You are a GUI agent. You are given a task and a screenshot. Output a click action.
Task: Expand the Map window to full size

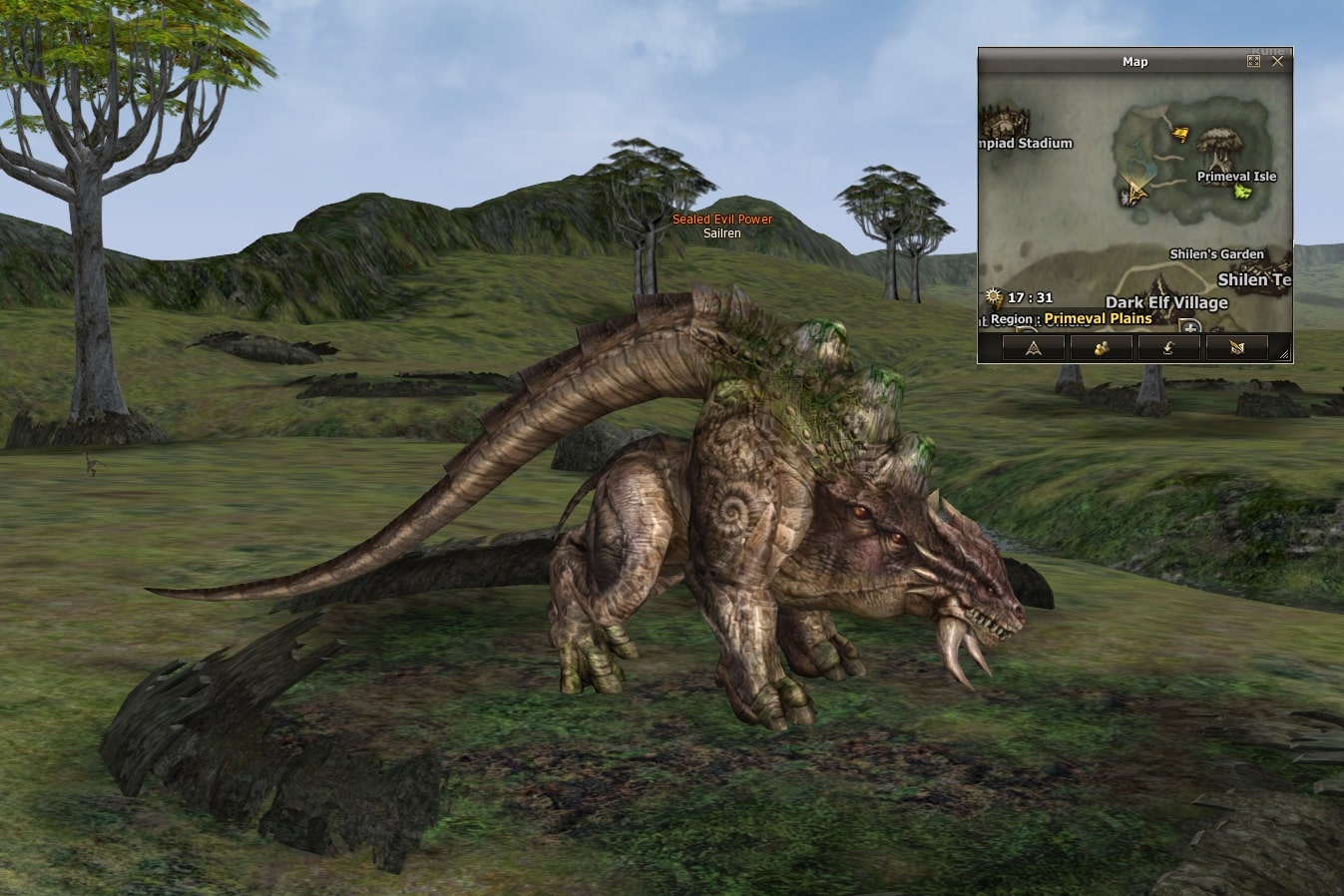pos(1253,61)
